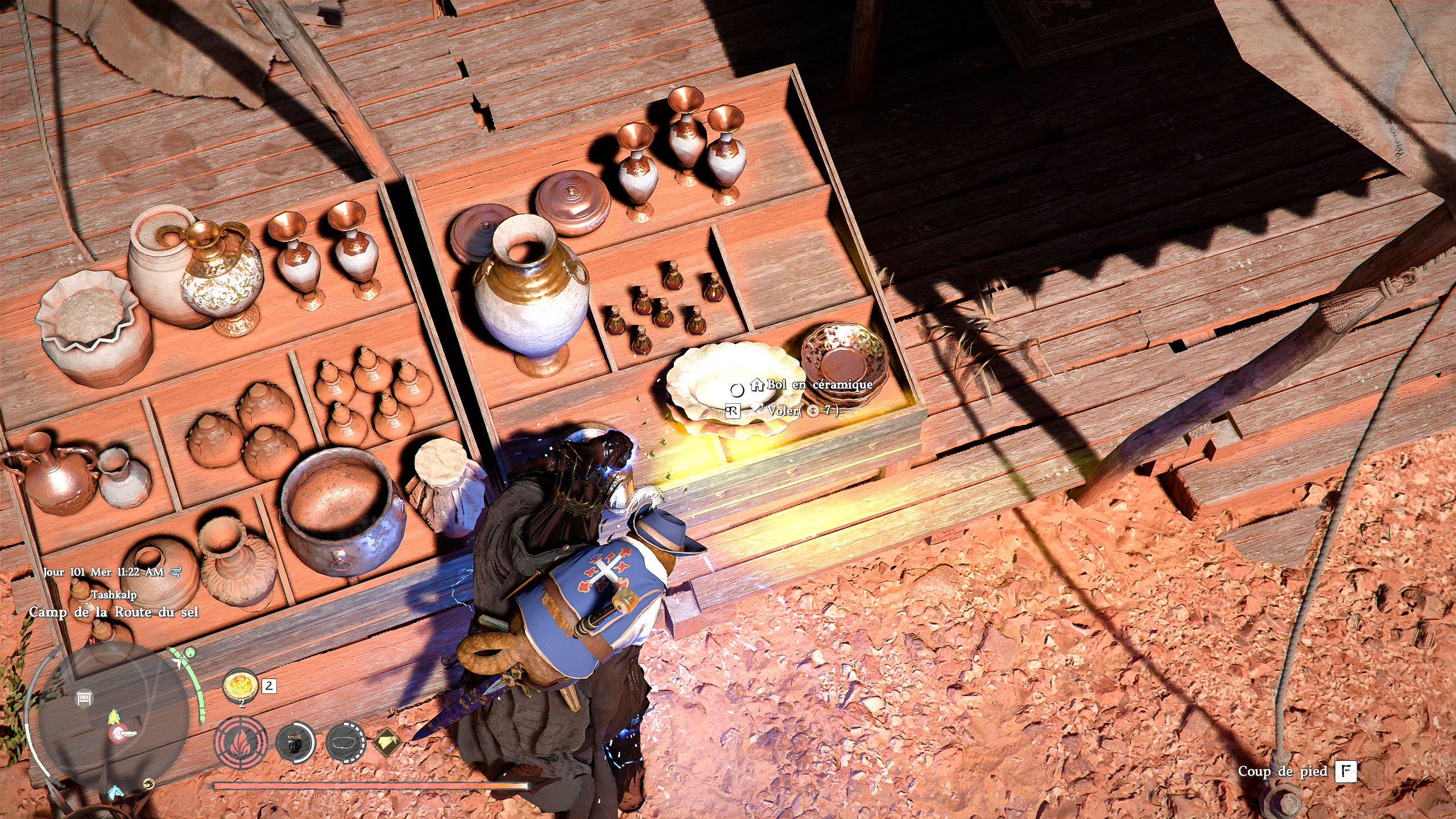
Task: Click the blue horse icon below the minimap
Action: (x=115, y=791)
